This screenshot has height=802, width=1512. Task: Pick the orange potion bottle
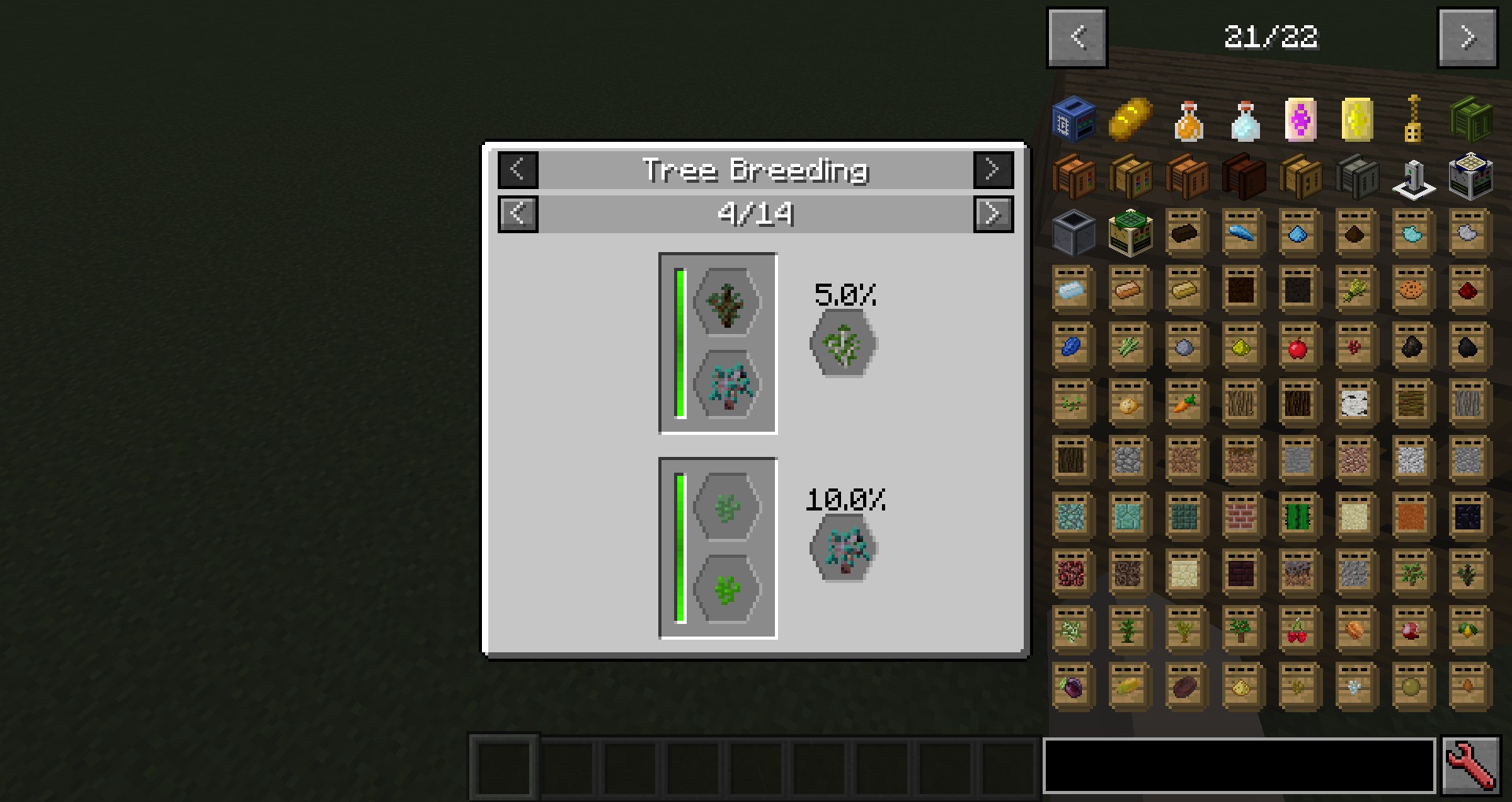1188,121
